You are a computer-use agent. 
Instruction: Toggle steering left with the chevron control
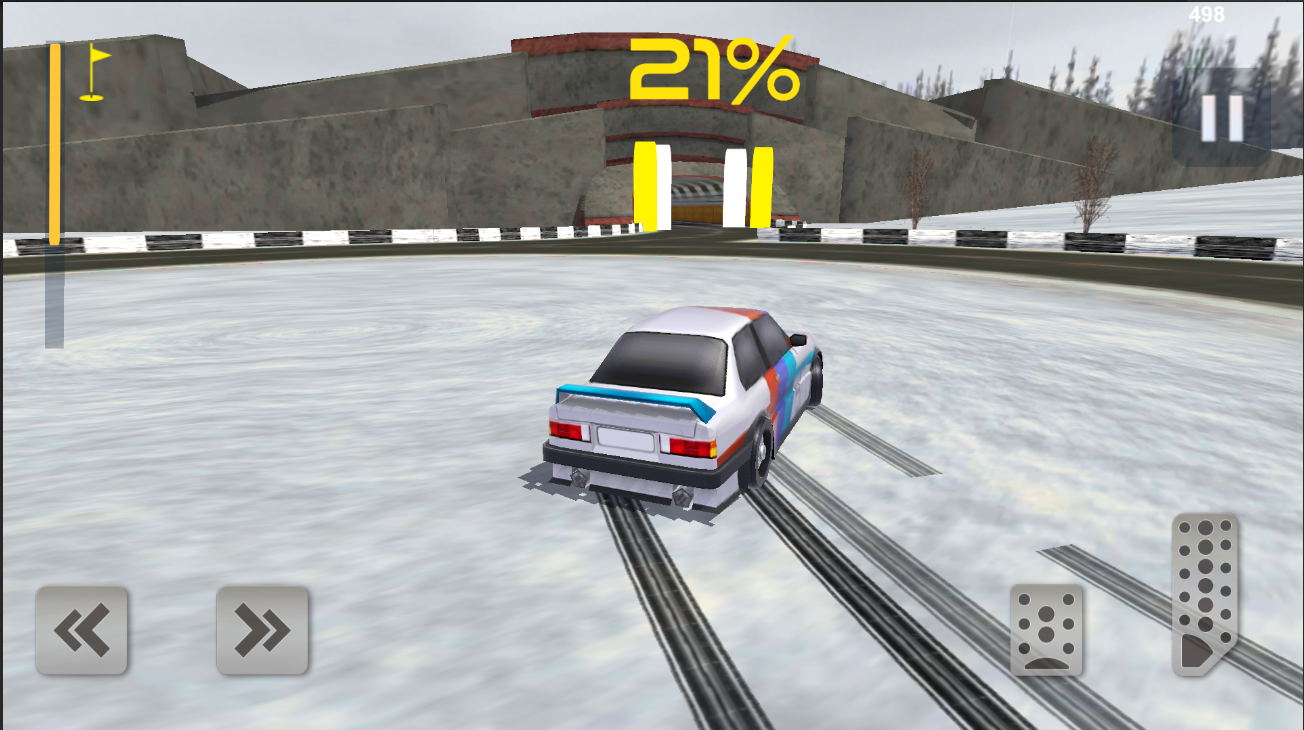click(x=80, y=630)
